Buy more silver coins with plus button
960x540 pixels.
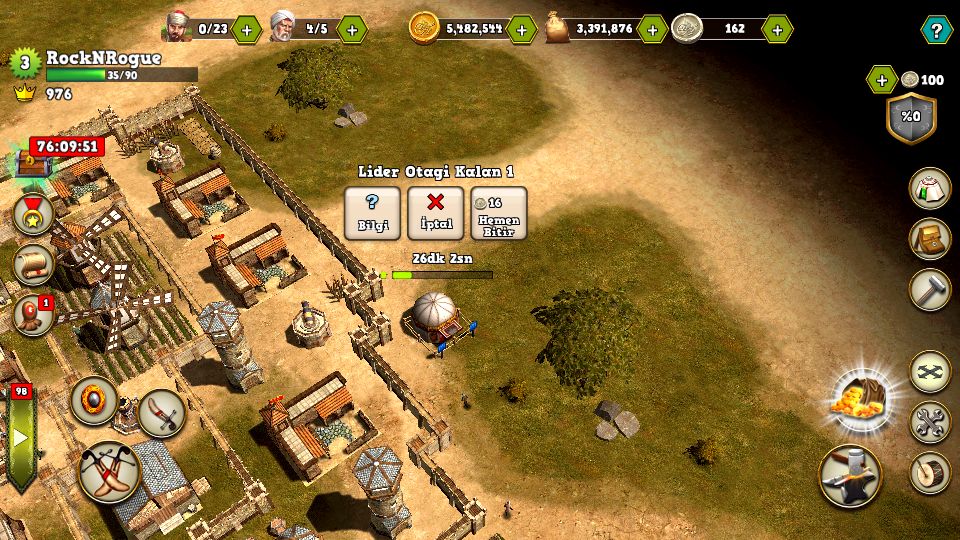click(x=777, y=29)
